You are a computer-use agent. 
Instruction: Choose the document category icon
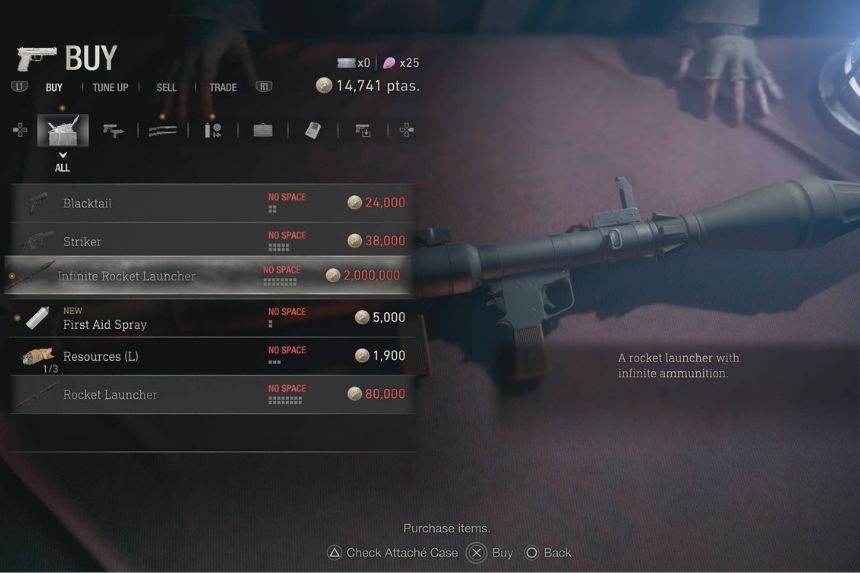312,131
